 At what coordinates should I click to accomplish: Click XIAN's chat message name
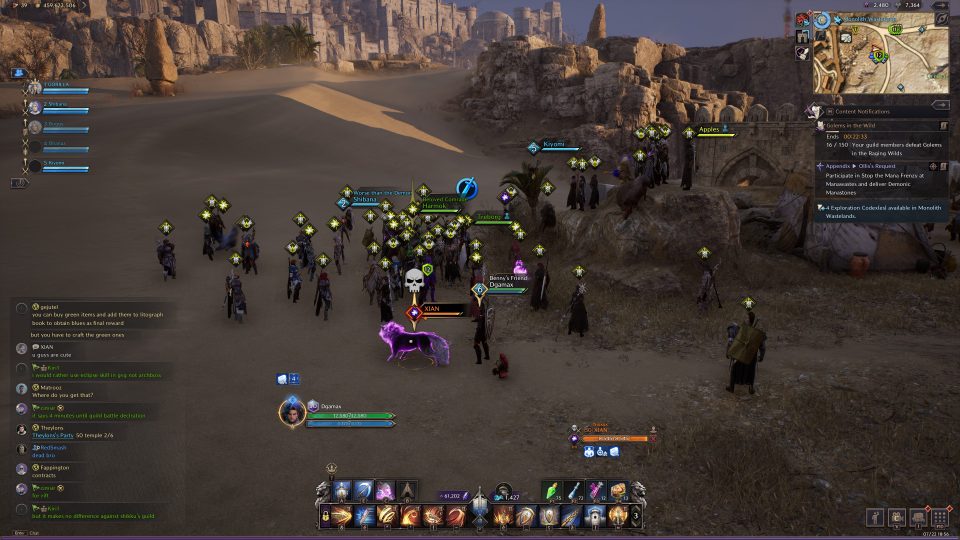pos(46,346)
